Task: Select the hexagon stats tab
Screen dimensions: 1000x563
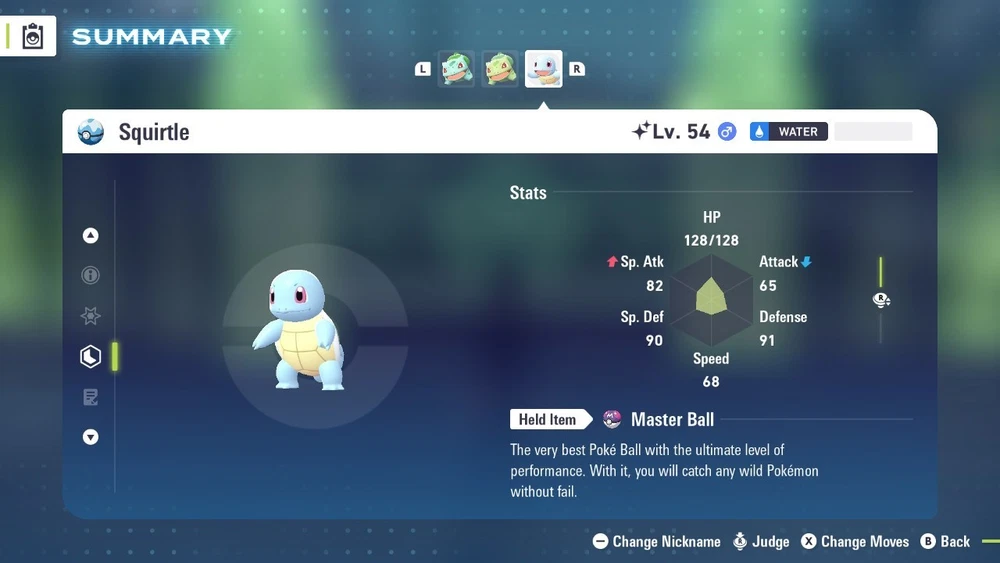Action: point(91,357)
